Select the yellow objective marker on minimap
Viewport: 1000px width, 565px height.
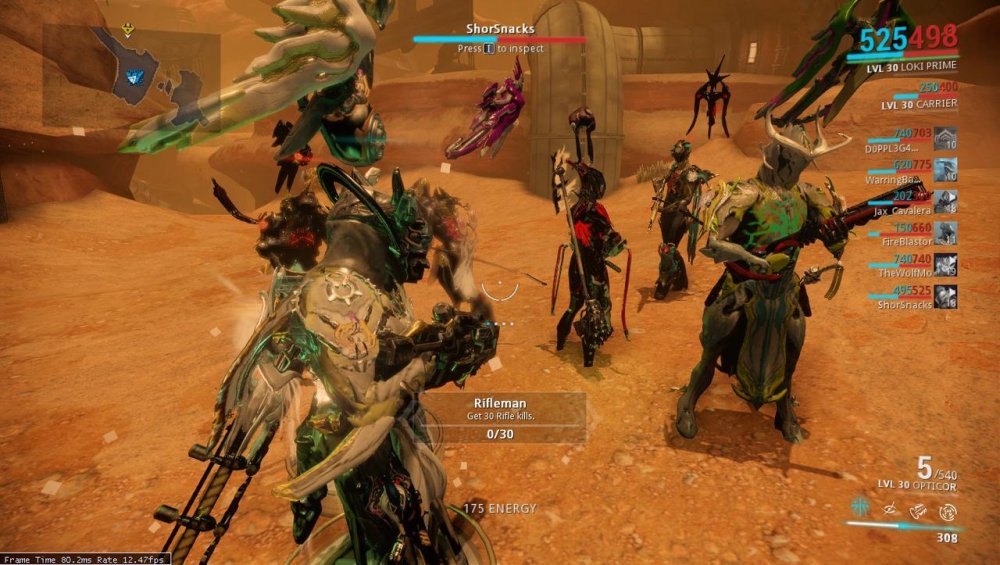pos(127,31)
